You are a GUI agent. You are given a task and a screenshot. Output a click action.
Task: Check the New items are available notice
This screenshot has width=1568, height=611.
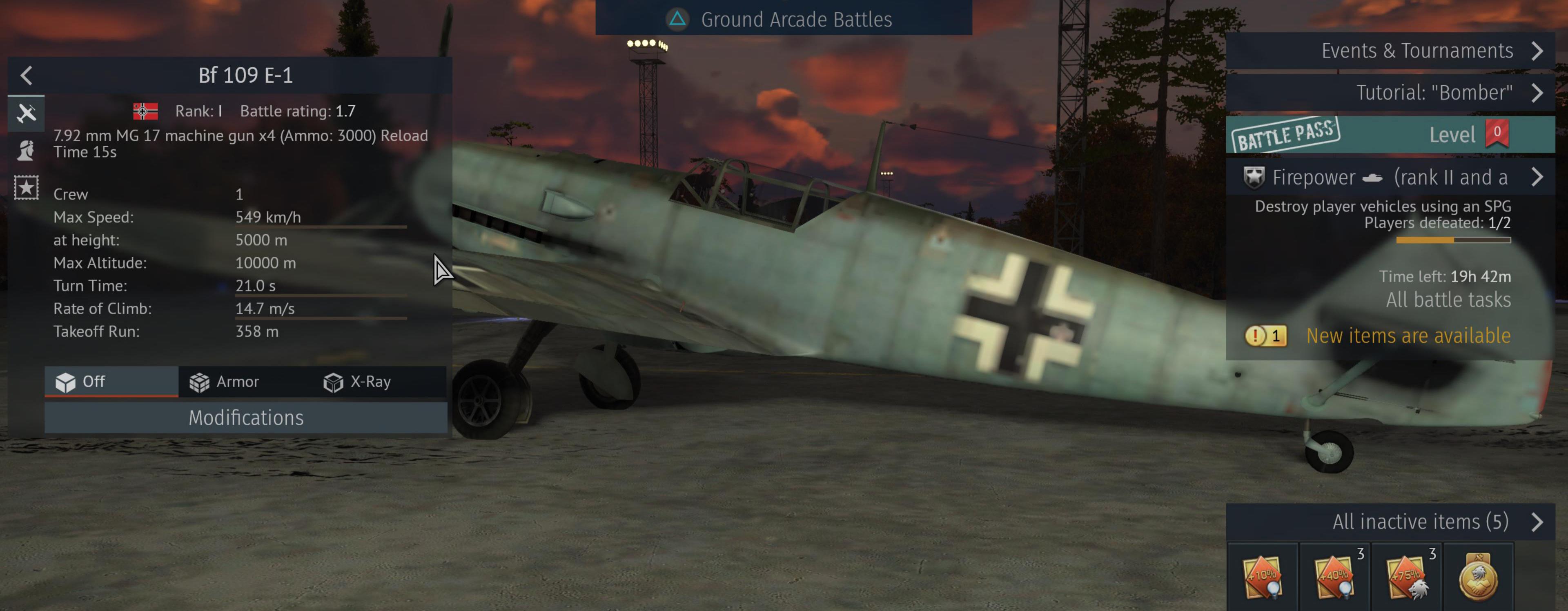pyautogui.click(x=1407, y=336)
